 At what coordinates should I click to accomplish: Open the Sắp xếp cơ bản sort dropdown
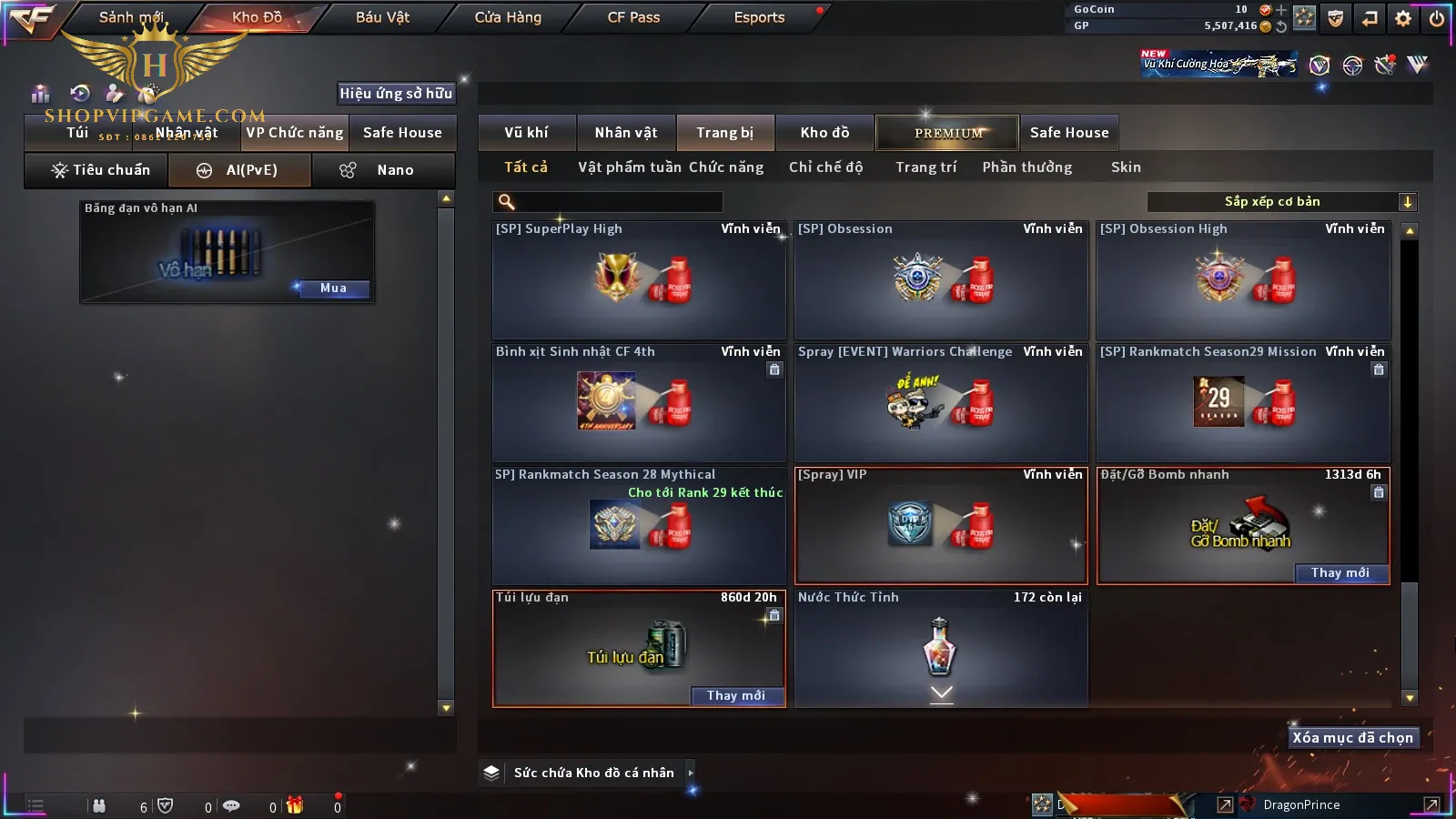(1281, 202)
